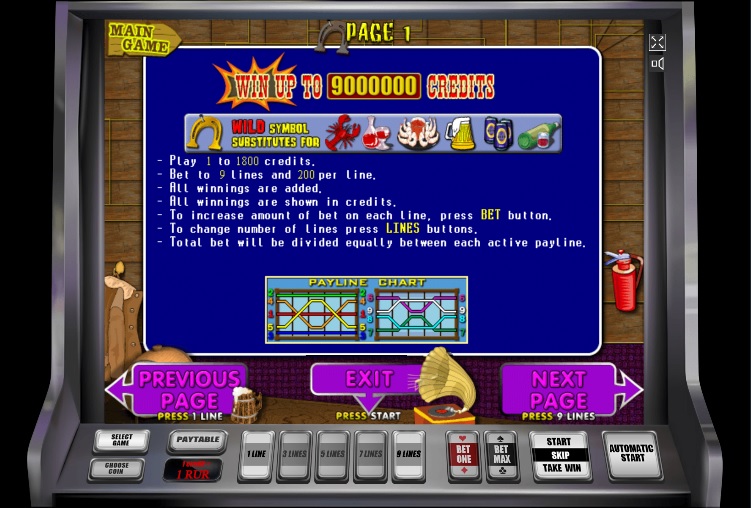Hit the Bet Max button
This screenshot has height=508, width=751.
502,456
